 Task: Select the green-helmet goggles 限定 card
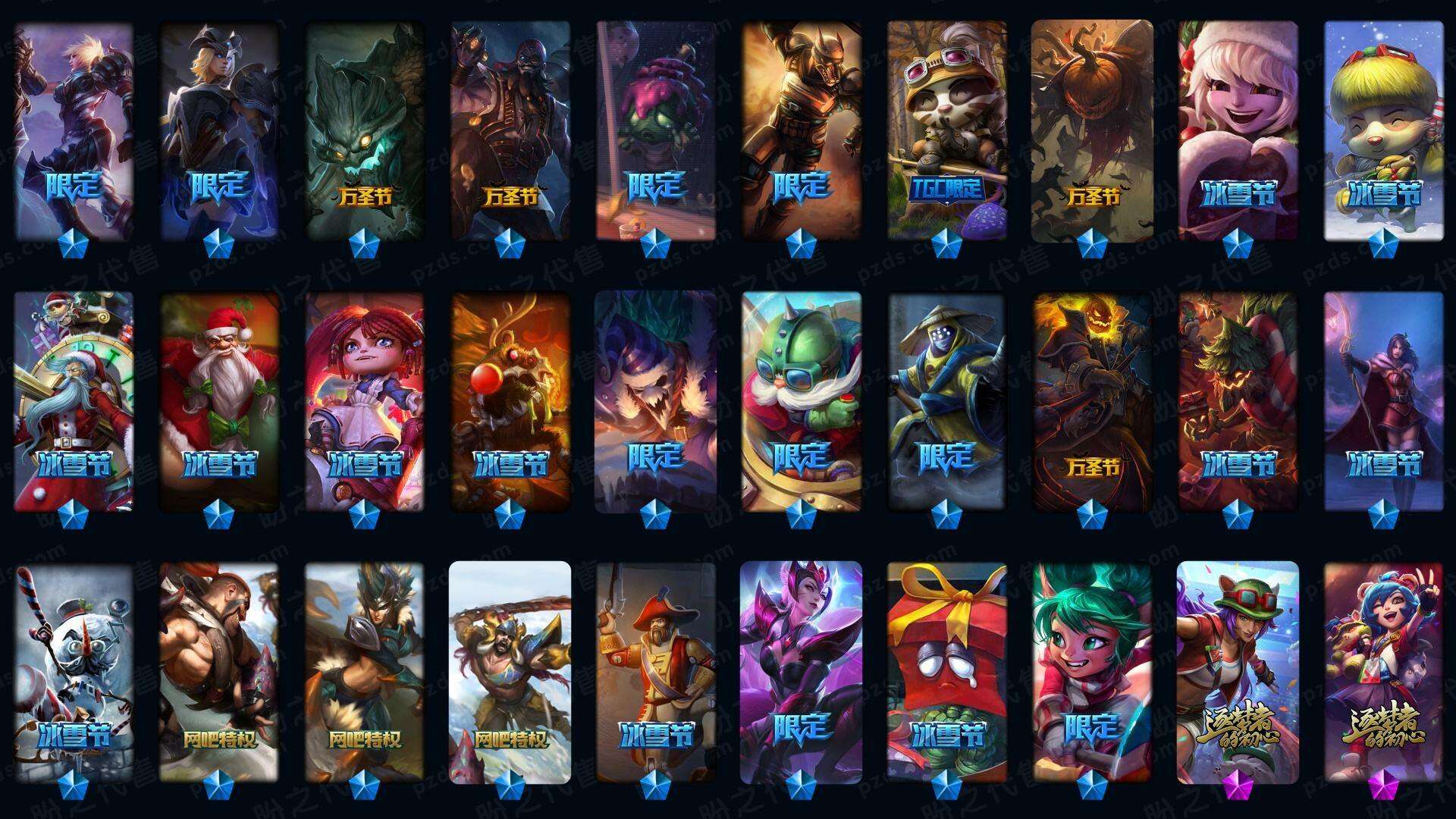[802, 402]
